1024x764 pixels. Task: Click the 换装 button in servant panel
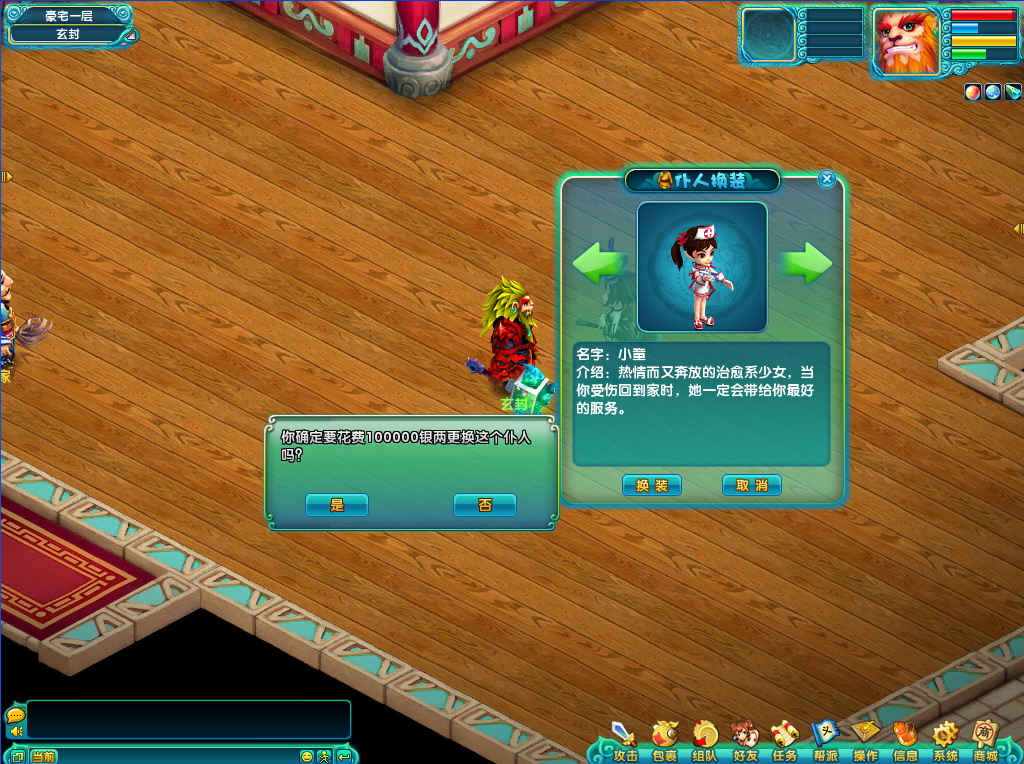[652, 485]
